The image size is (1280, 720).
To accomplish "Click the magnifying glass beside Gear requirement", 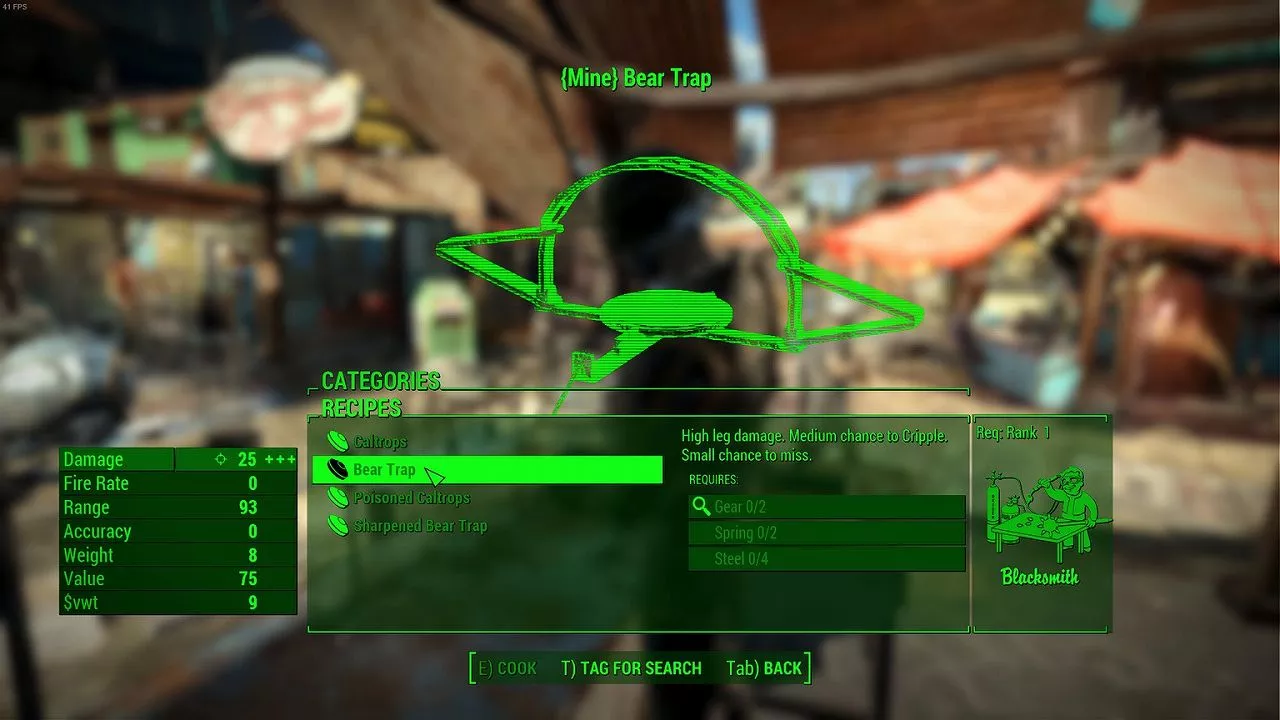I will (700, 506).
